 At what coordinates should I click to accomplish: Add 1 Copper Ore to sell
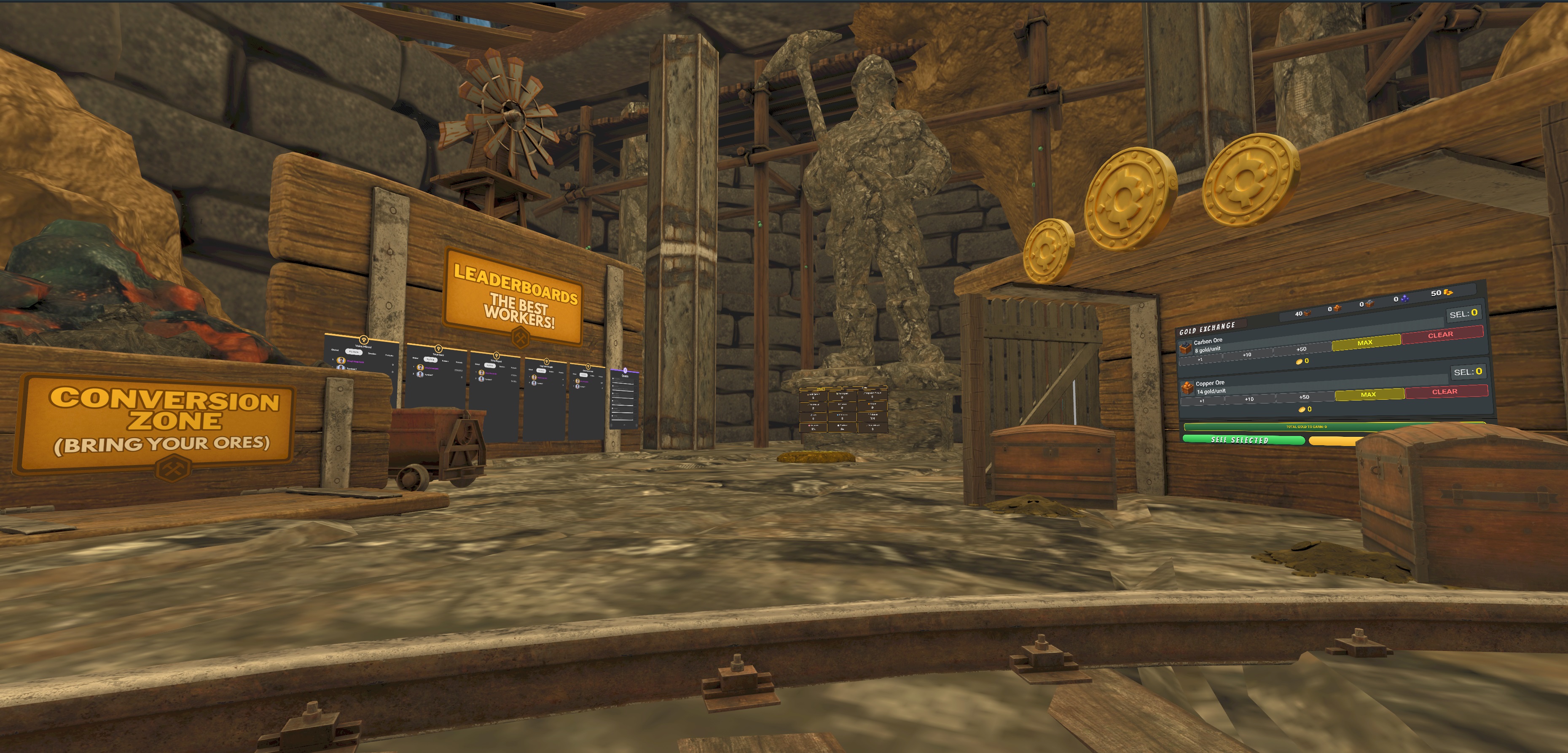coord(1201,401)
